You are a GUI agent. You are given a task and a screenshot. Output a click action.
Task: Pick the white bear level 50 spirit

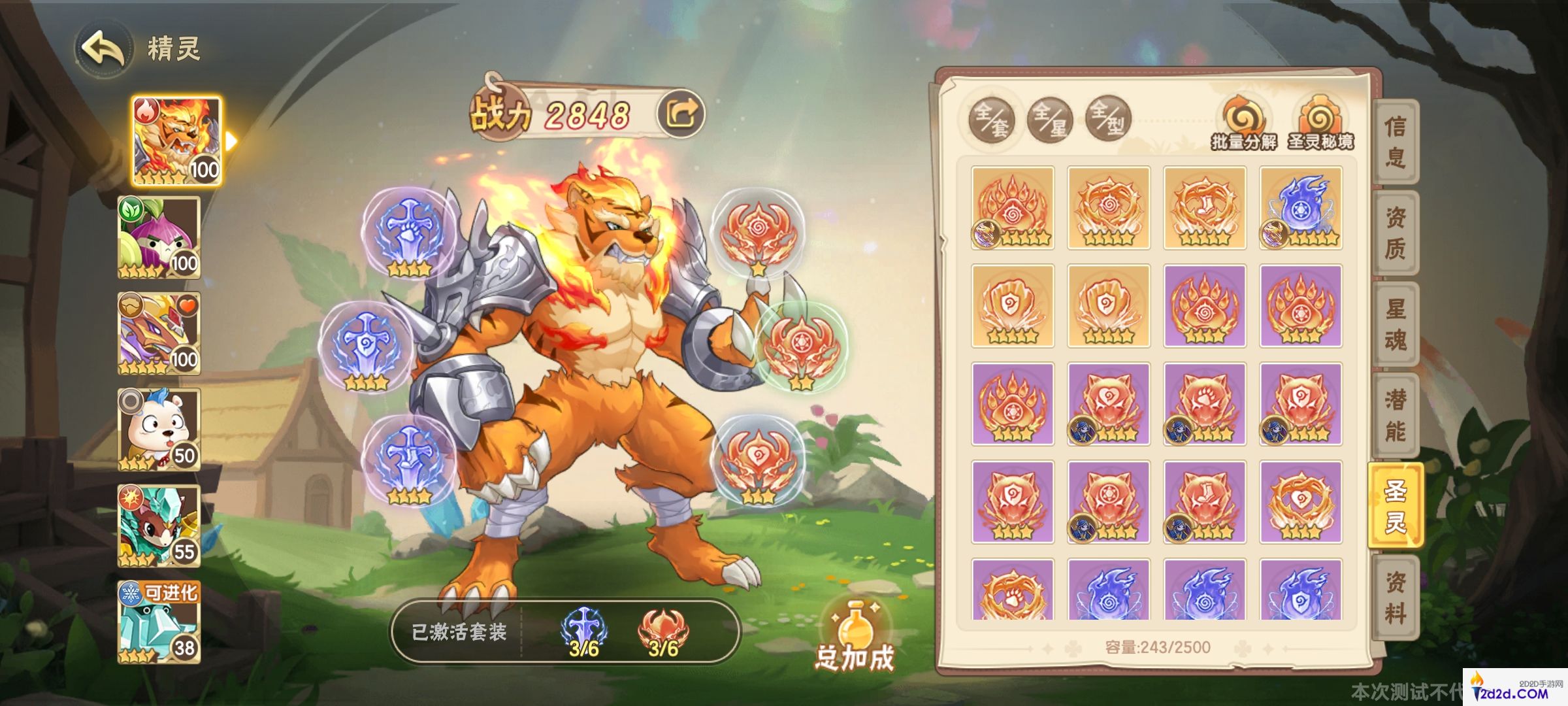[159, 429]
